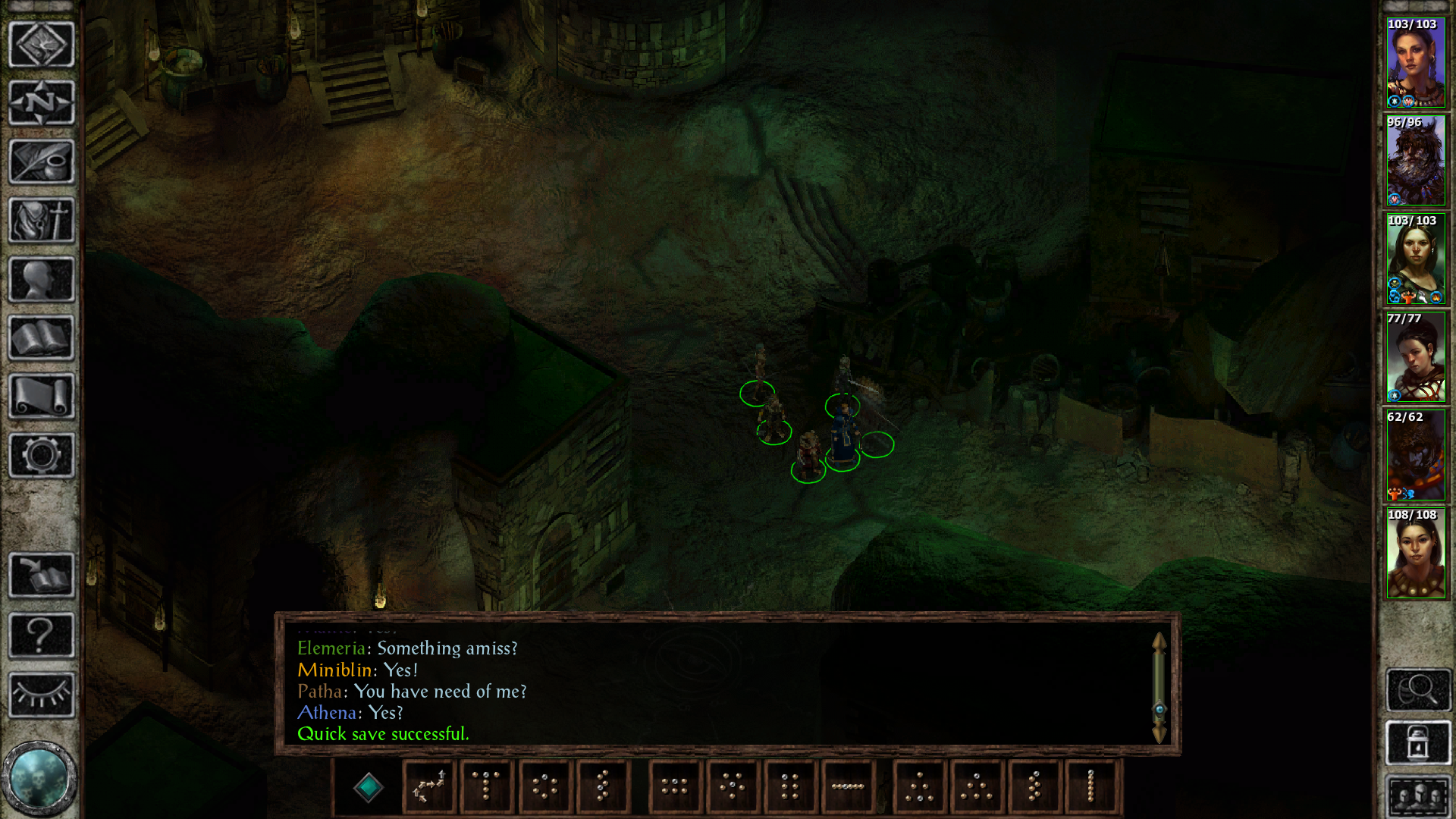Select the portrait showing 77/77 hit points
Image resolution: width=1456 pixels, height=819 pixels.
1415,357
